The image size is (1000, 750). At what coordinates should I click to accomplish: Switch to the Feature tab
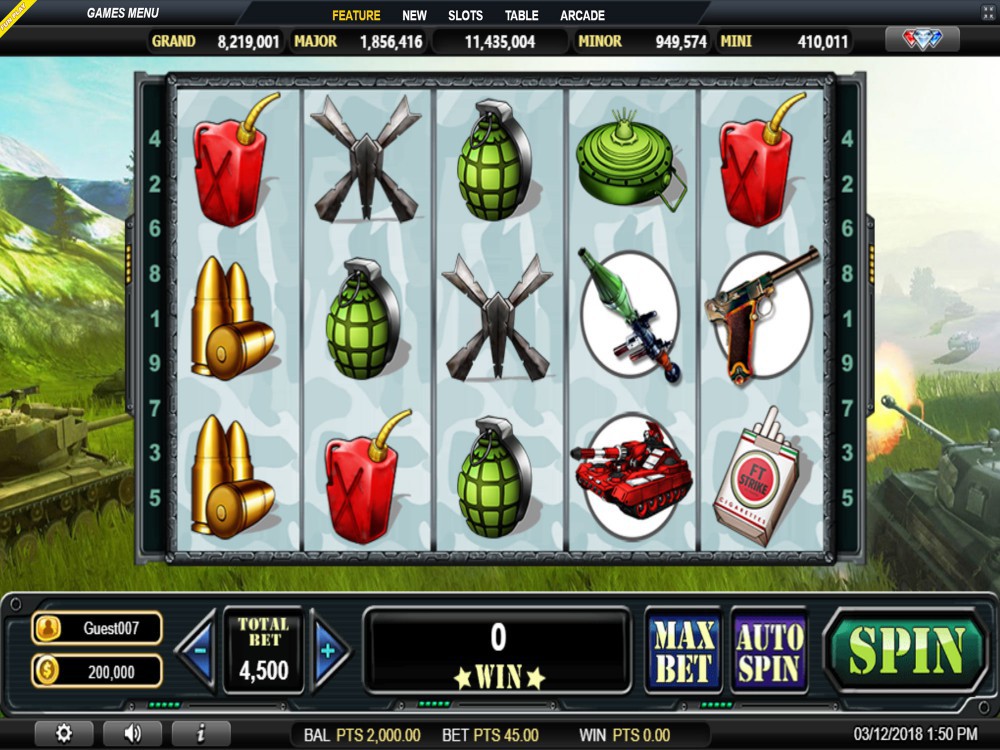tap(356, 15)
